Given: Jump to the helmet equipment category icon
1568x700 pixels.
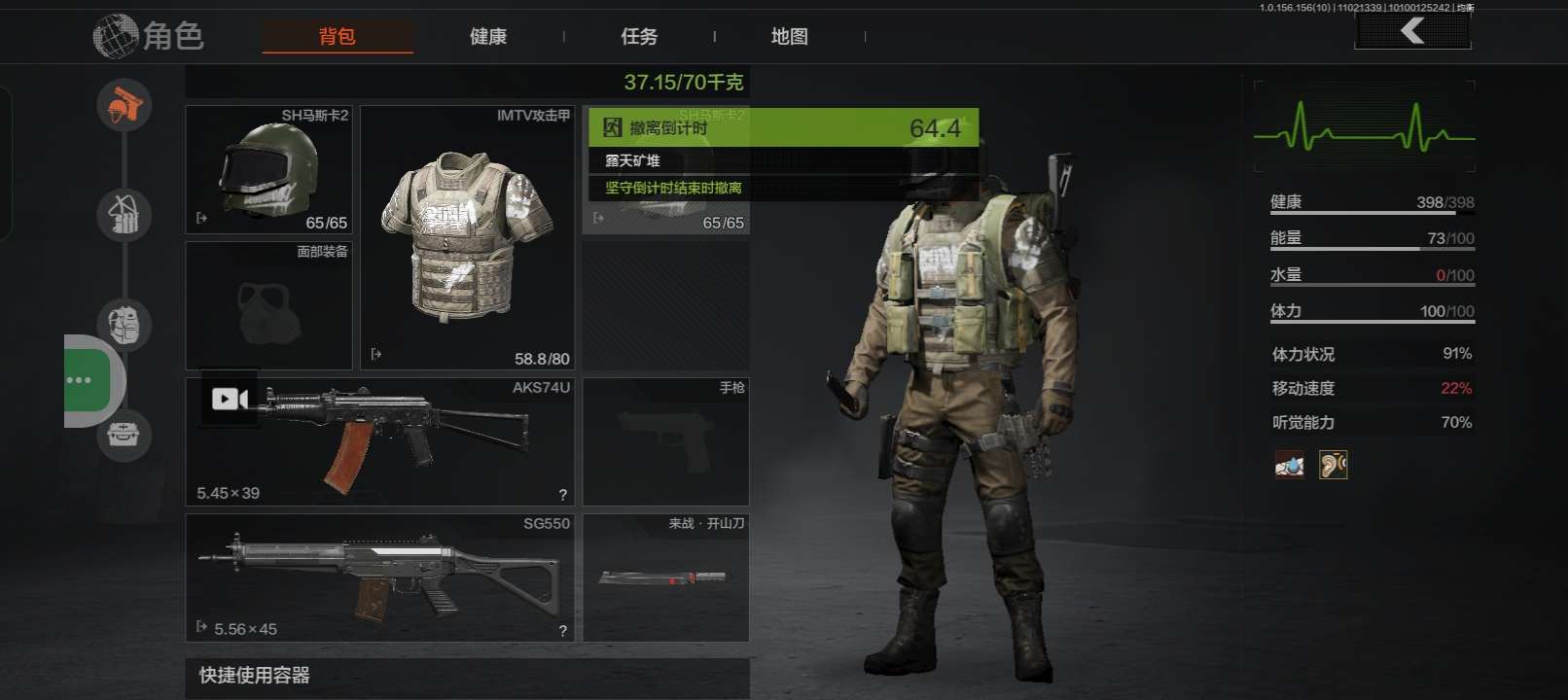Looking at the screenshot, I should (x=125, y=104).
